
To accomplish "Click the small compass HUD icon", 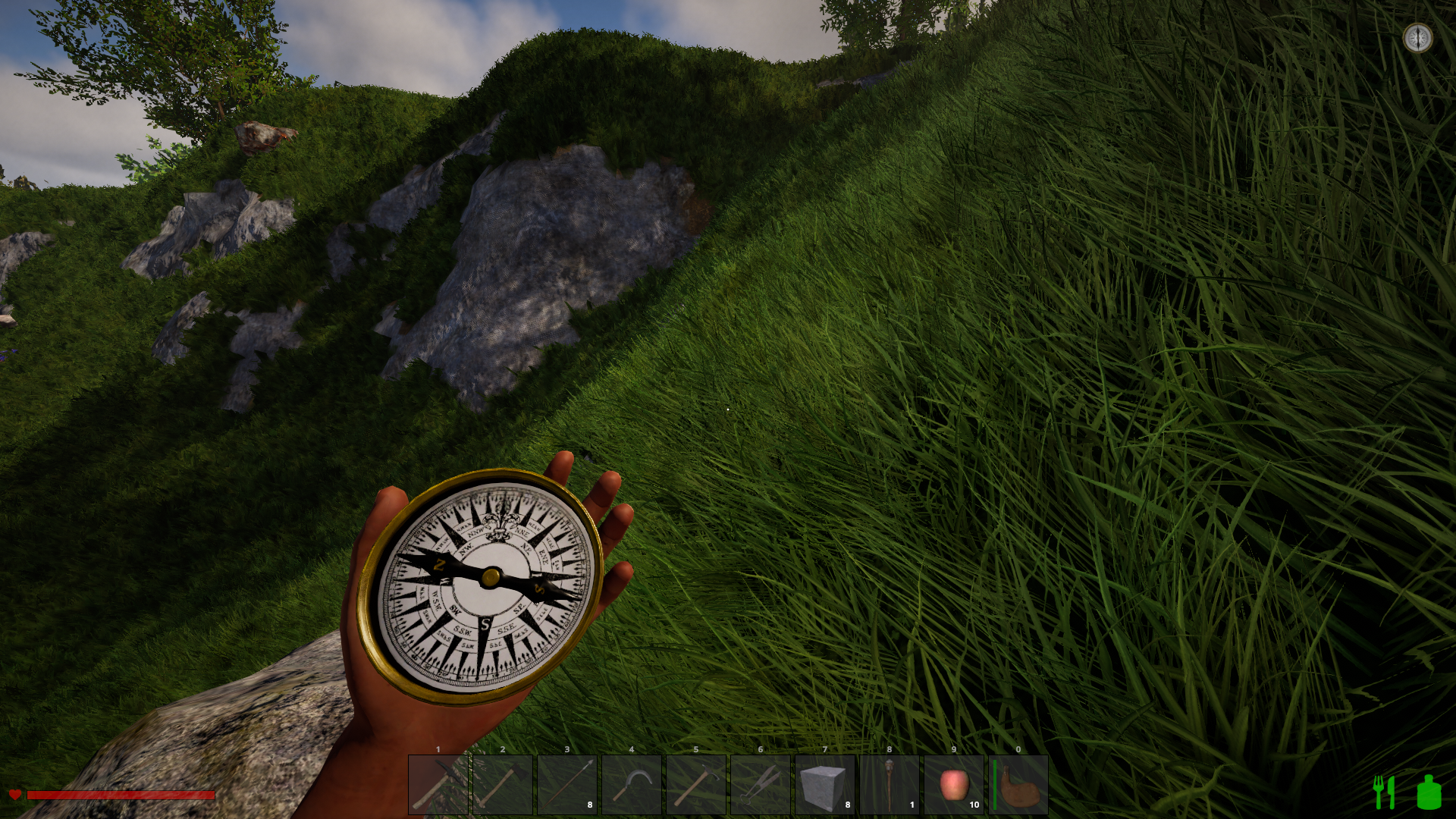I will point(1417,37).
